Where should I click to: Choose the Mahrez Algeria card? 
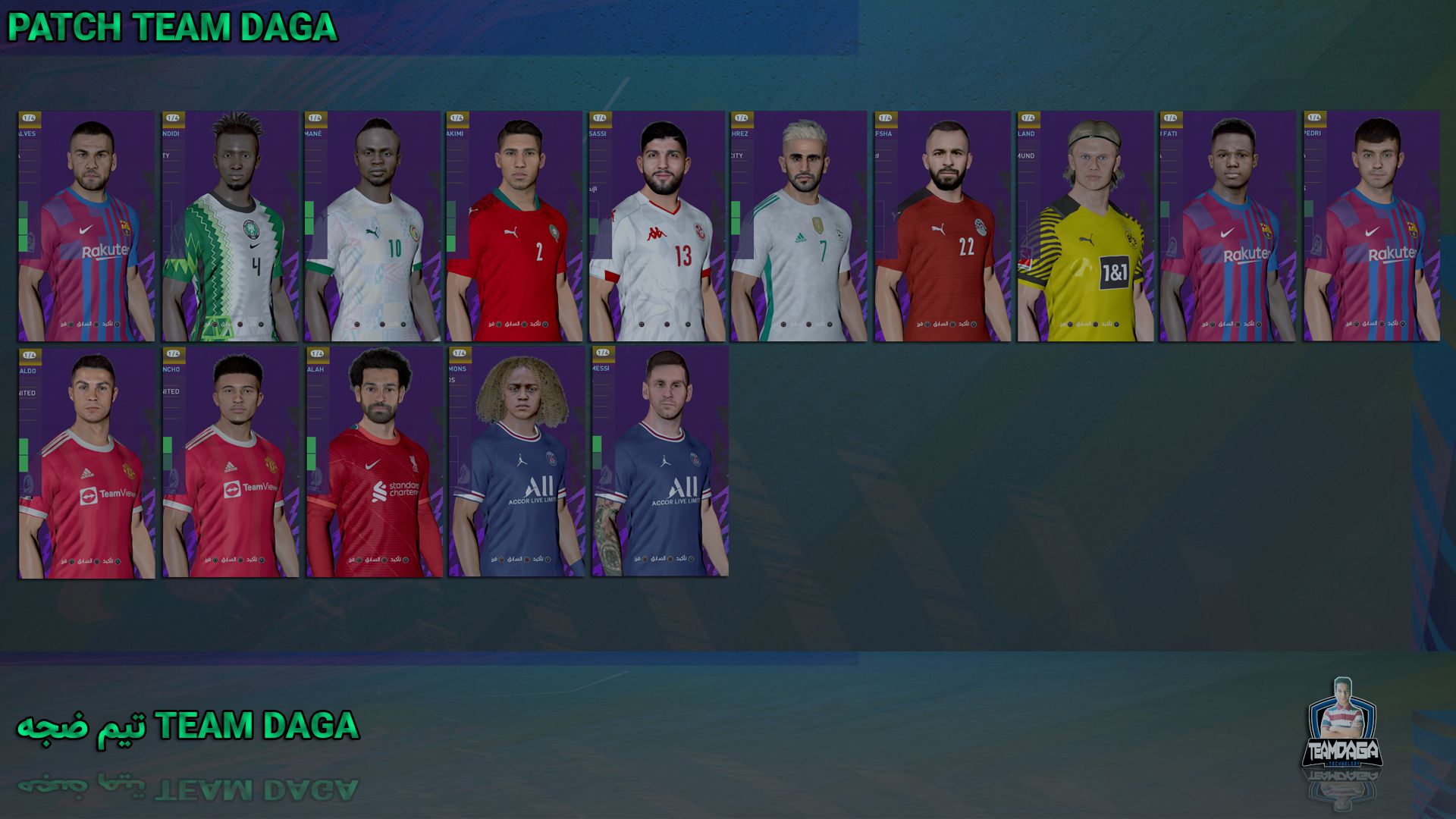[799, 227]
